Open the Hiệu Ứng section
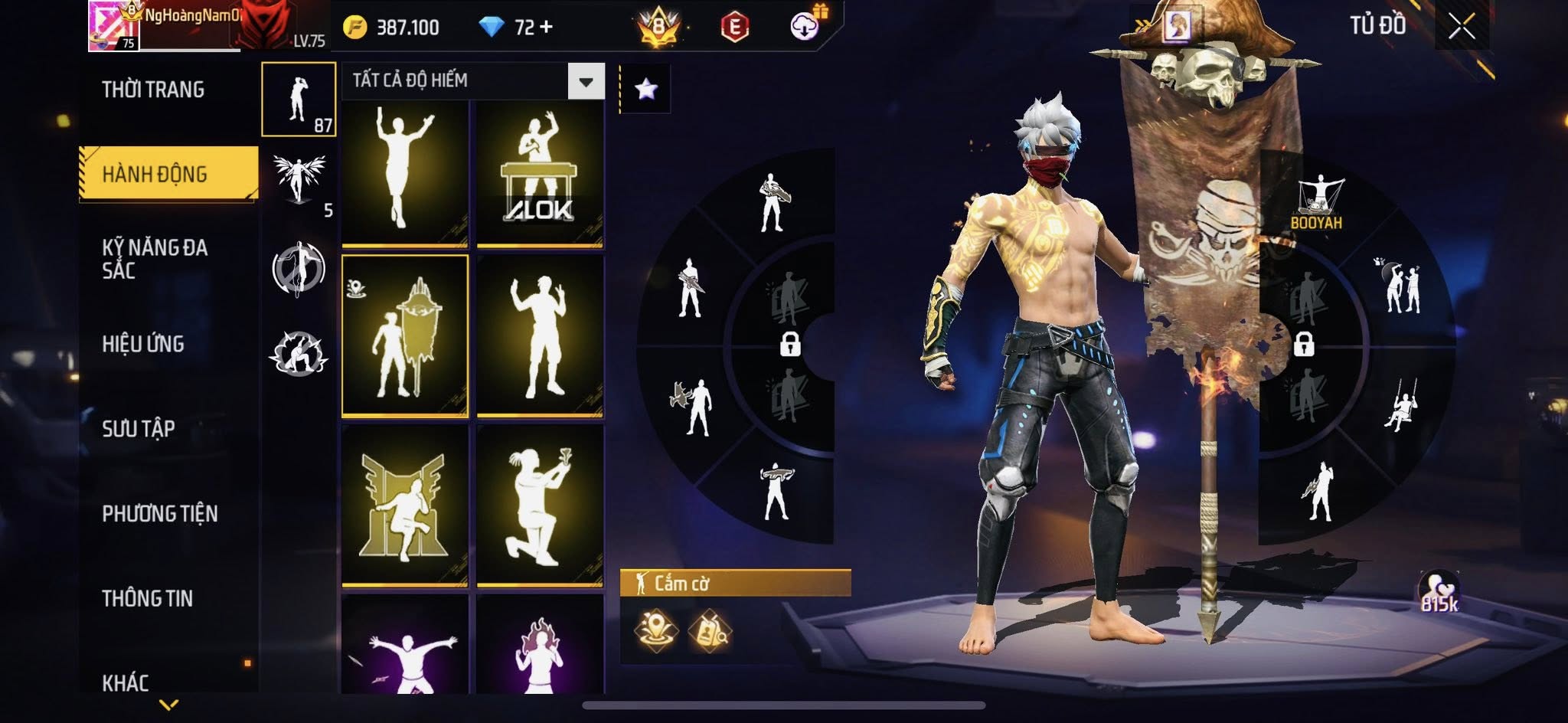The image size is (1568, 723). pos(143,344)
